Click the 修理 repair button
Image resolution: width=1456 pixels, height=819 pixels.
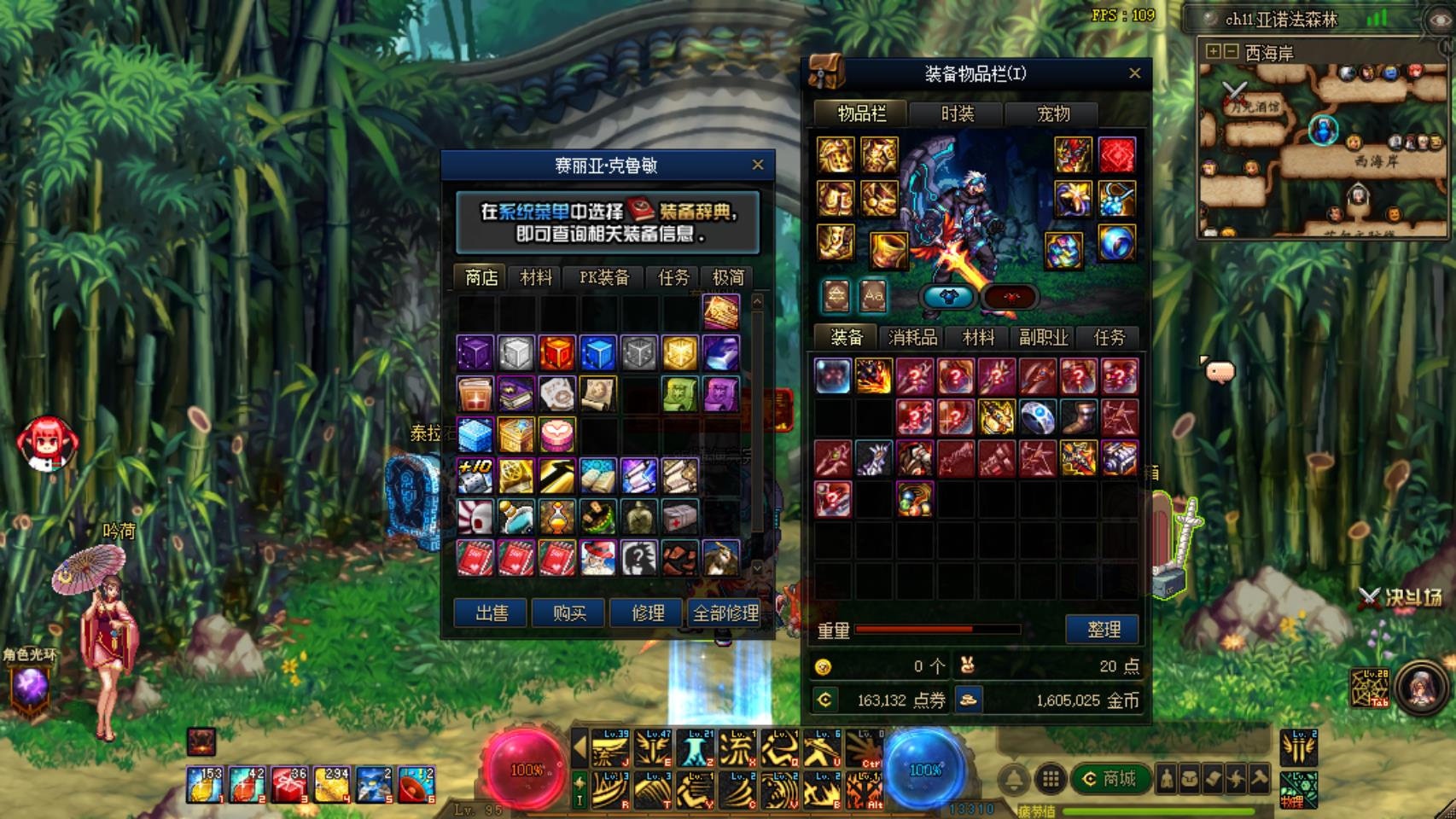(647, 613)
